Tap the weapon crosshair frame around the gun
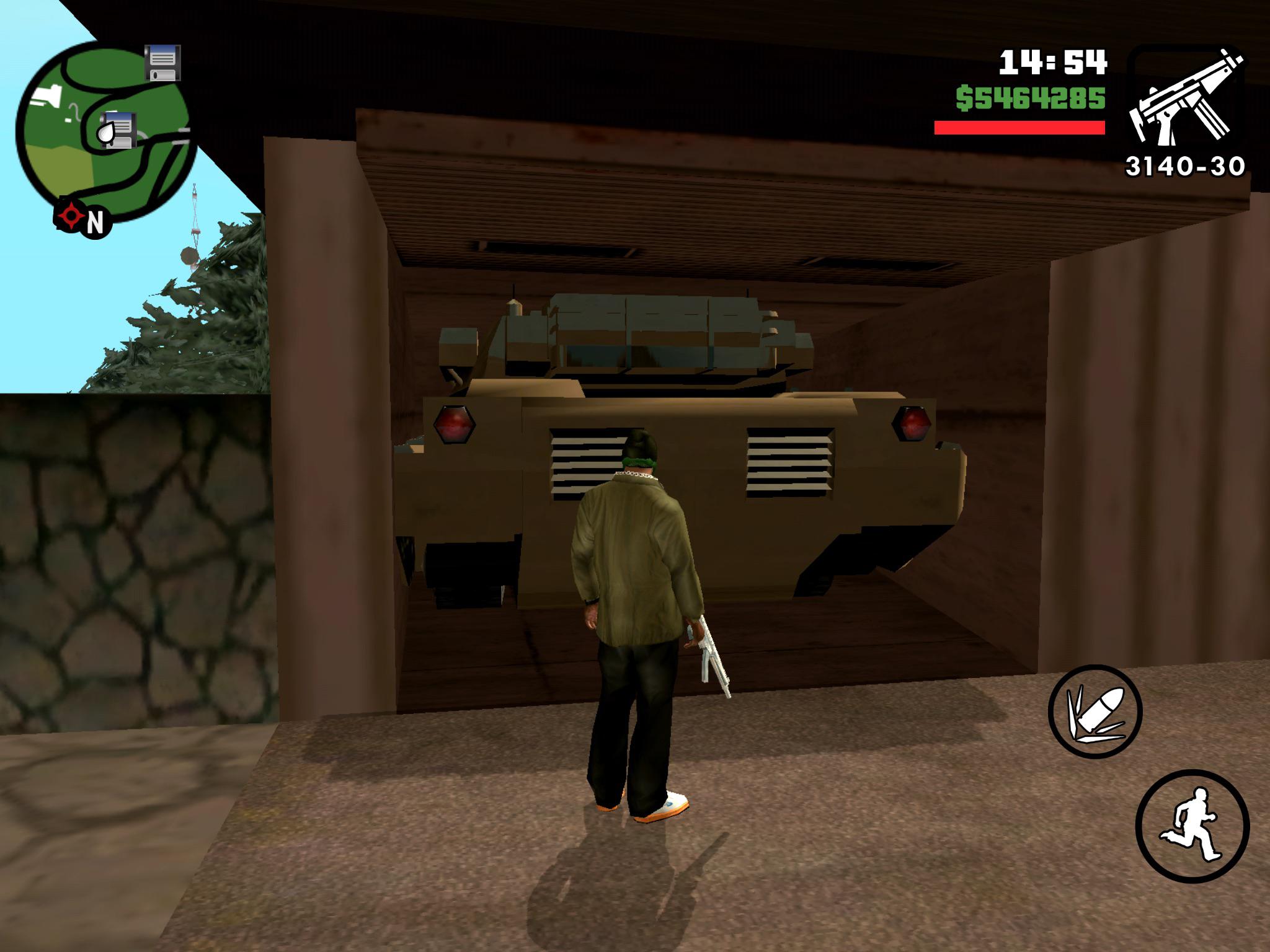1270x952 pixels. click(x=1134, y=81)
